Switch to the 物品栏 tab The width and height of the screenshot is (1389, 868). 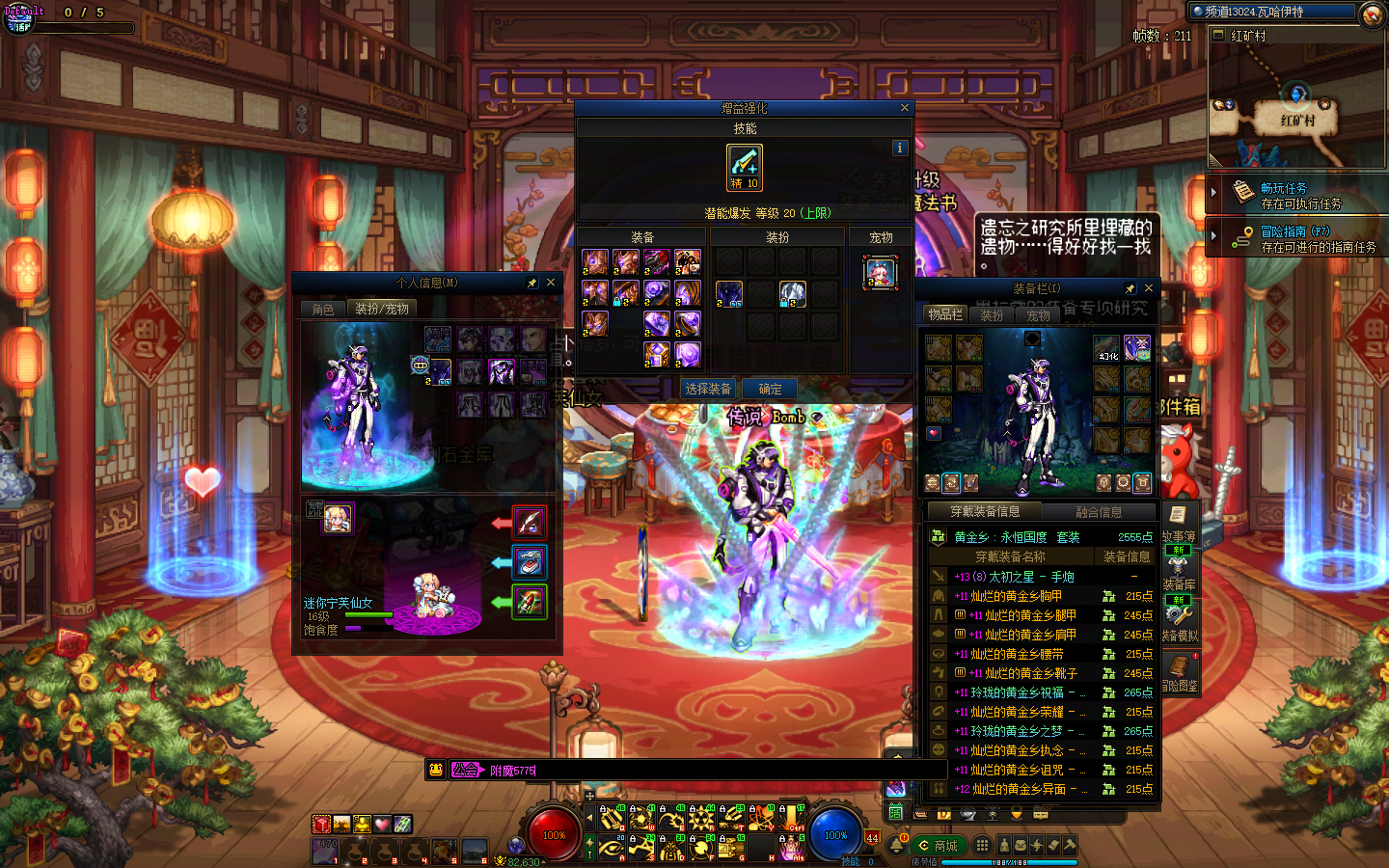click(944, 314)
